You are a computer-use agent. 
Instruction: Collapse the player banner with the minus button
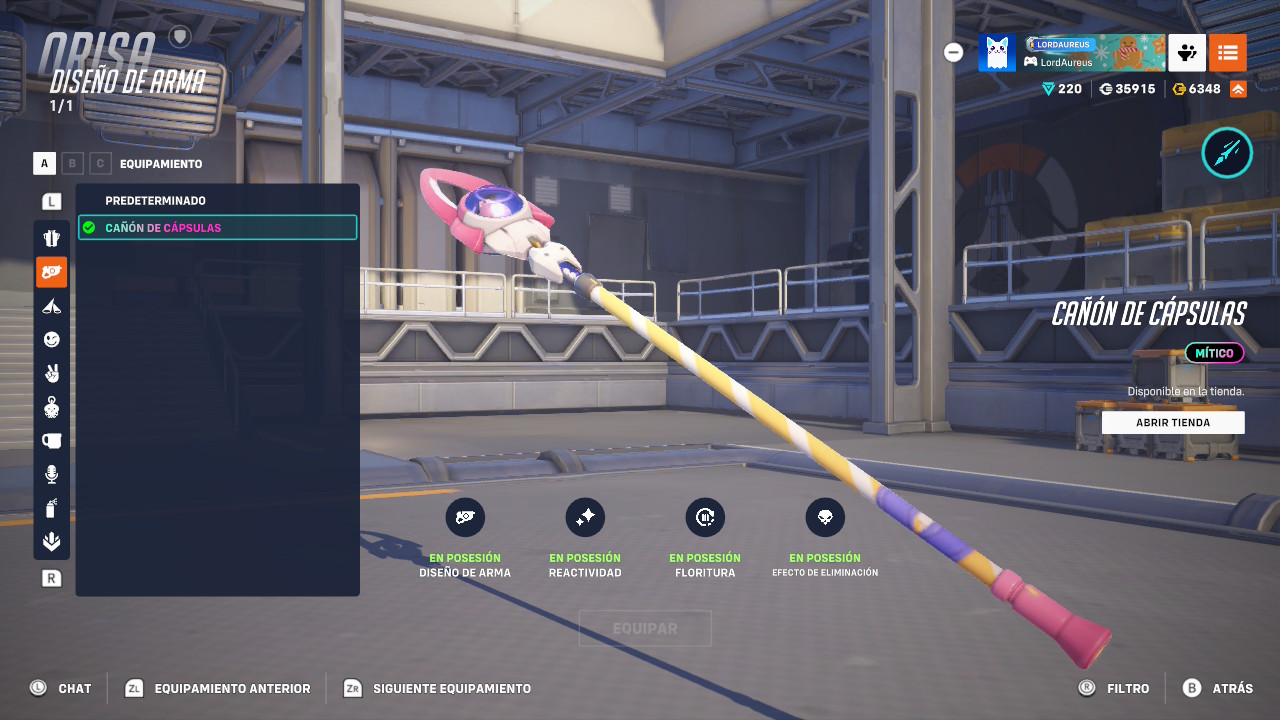(x=953, y=52)
